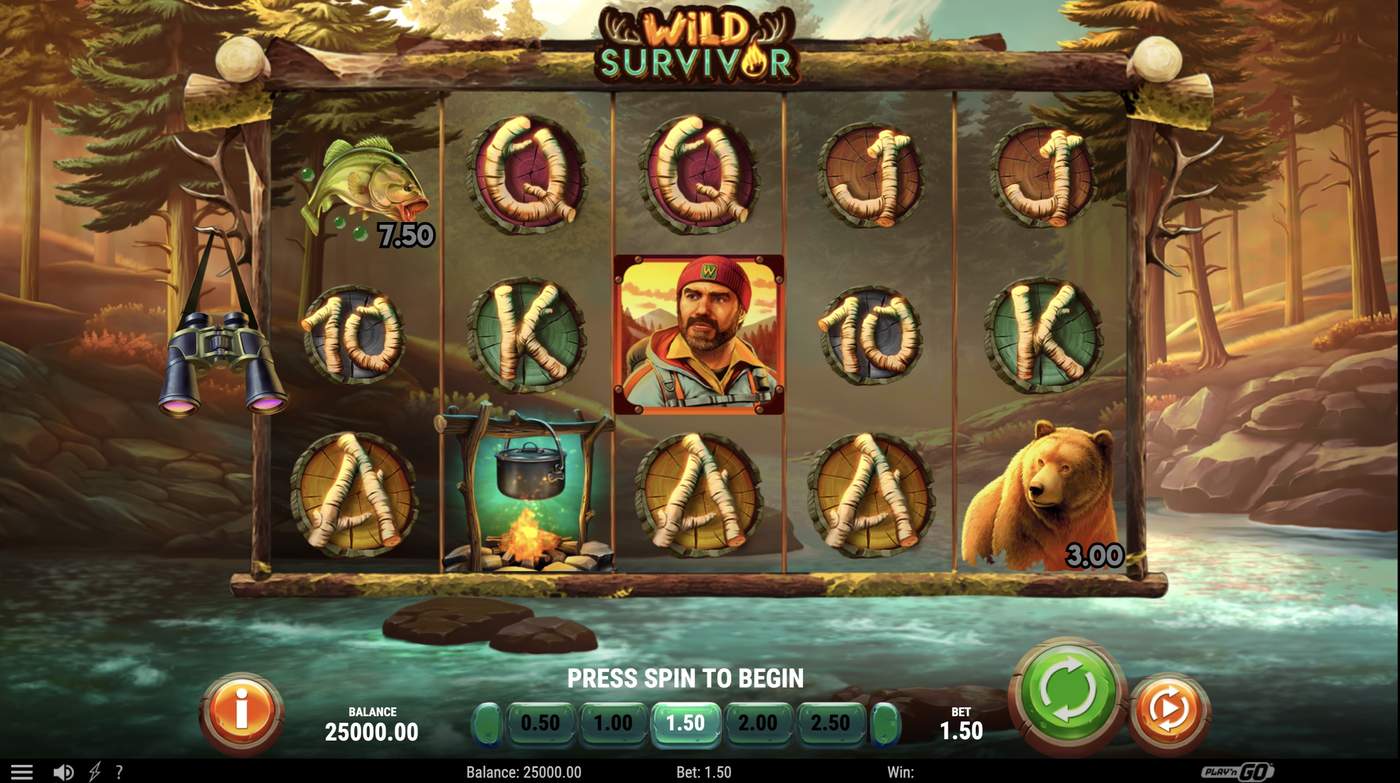The height and width of the screenshot is (783, 1400).
Task: Click the bear symbol on the last reel
Action: click(1040, 490)
